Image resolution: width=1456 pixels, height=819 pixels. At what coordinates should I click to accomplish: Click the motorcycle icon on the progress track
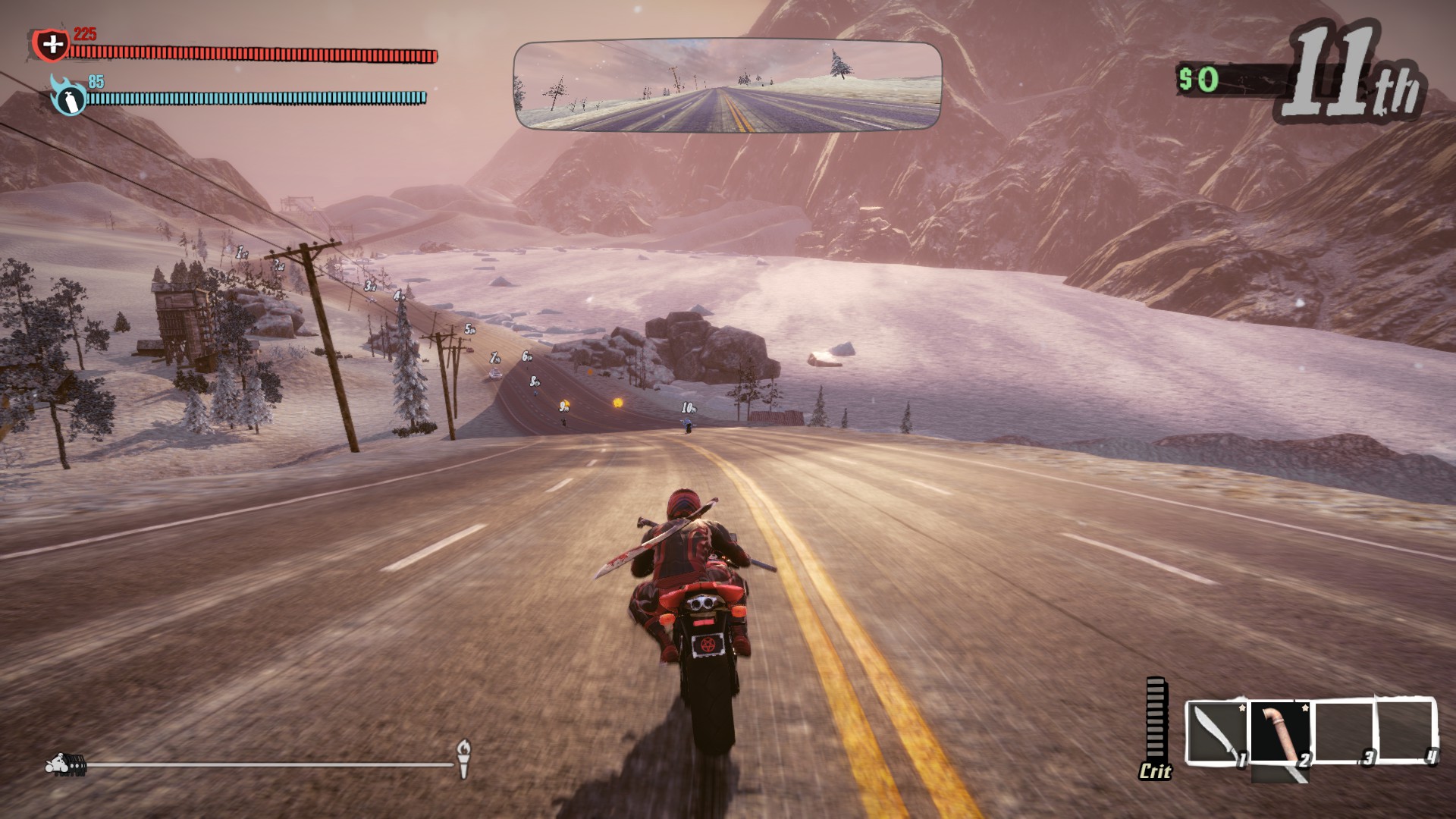(x=65, y=764)
